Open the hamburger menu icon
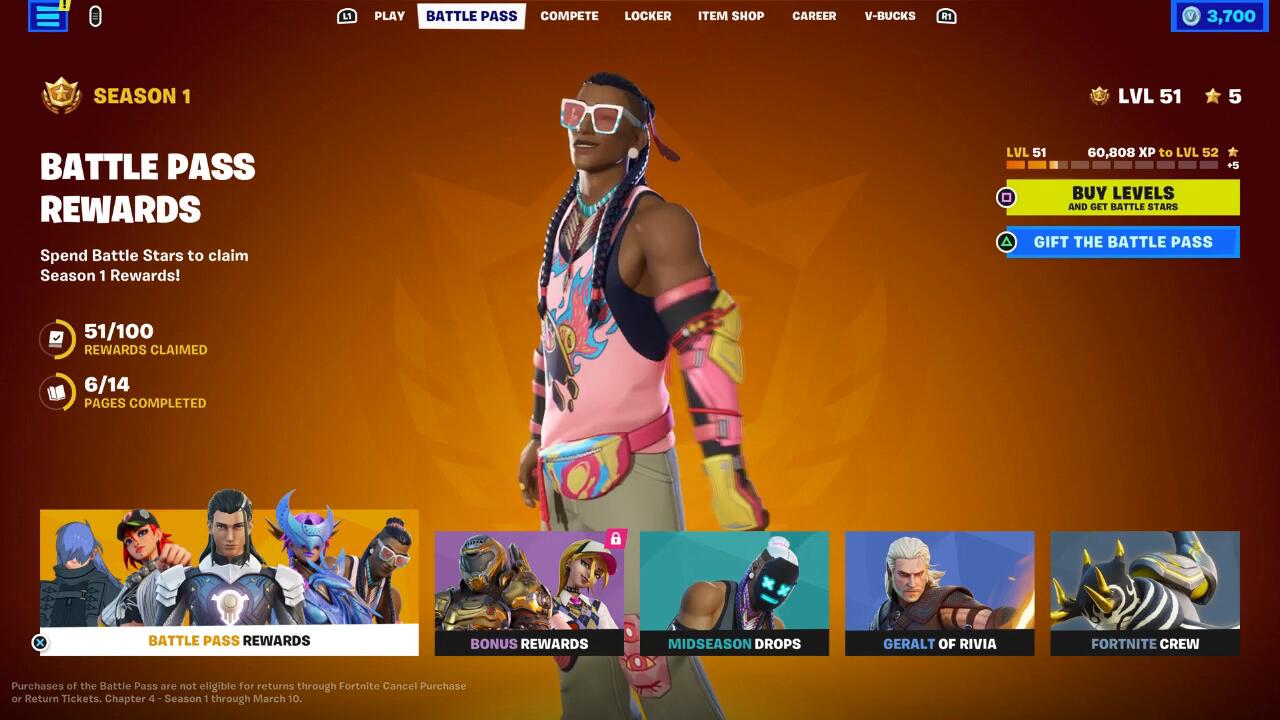The image size is (1280, 720). tap(47, 16)
